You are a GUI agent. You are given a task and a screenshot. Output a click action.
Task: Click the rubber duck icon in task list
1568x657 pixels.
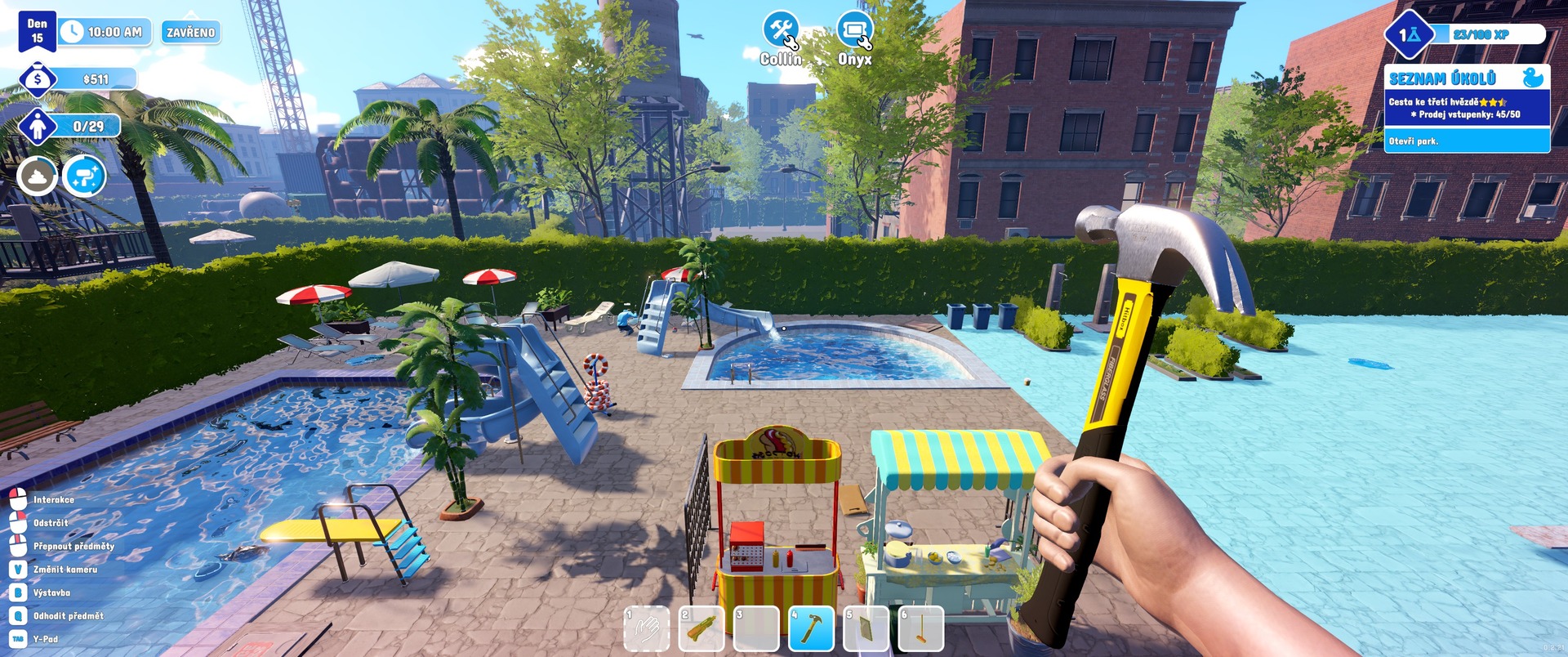(1533, 78)
